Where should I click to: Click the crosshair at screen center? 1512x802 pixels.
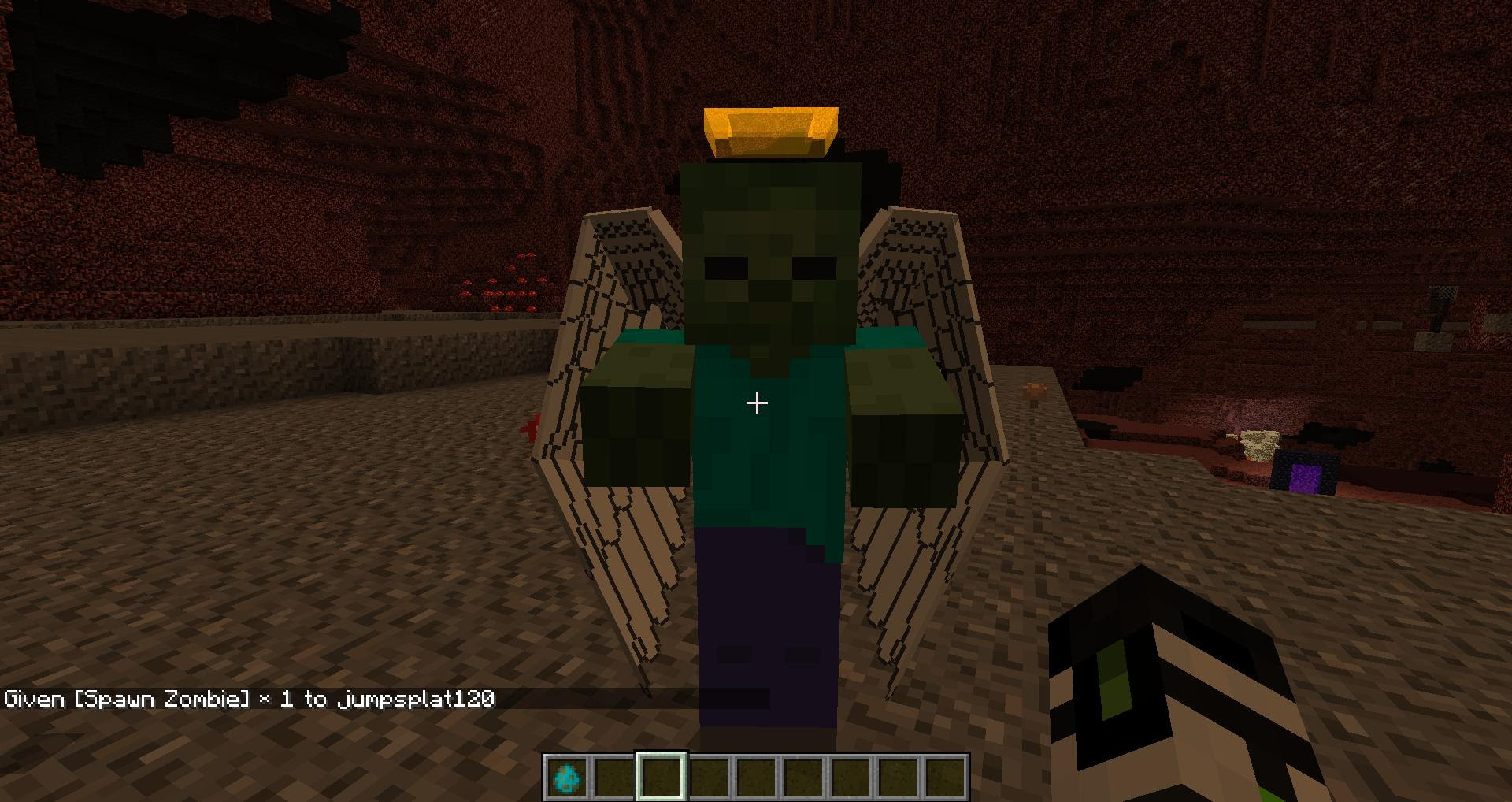(756, 402)
